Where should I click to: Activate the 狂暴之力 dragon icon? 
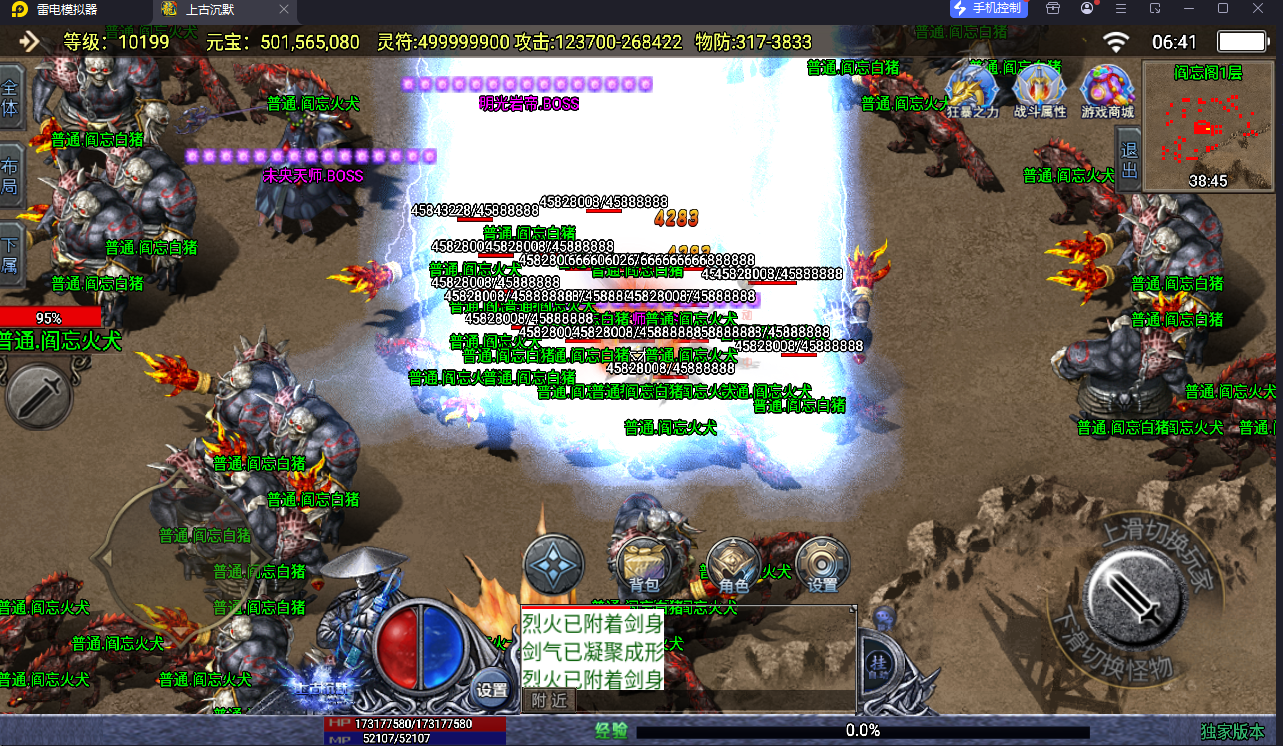click(972, 92)
